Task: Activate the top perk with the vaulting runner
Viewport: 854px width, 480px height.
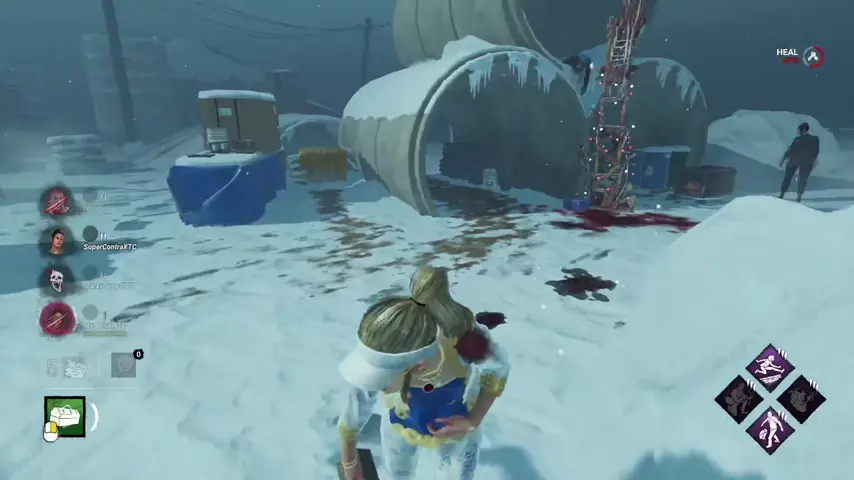Action: tap(770, 367)
